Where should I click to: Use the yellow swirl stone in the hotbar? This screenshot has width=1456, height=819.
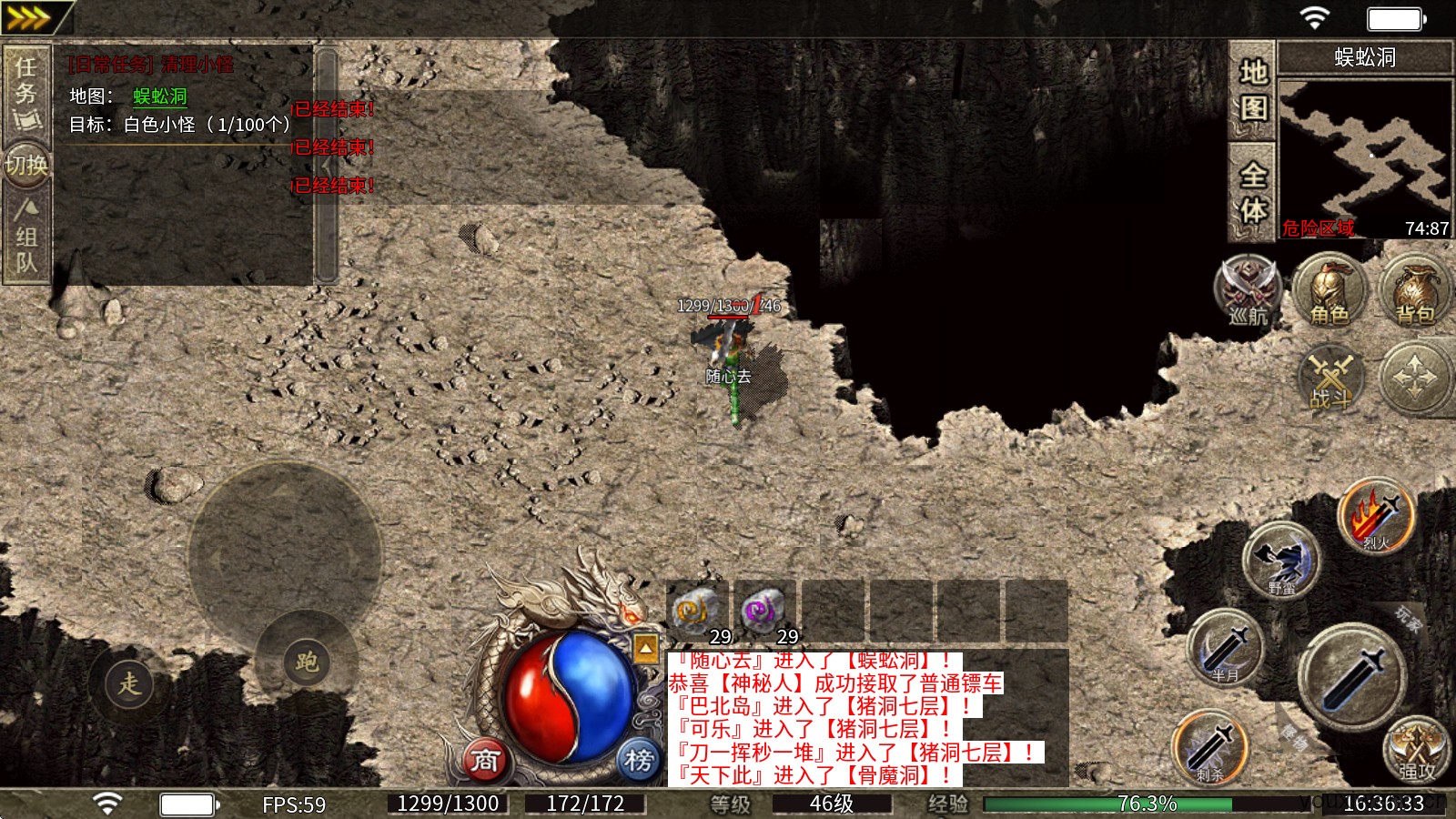tap(696, 610)
